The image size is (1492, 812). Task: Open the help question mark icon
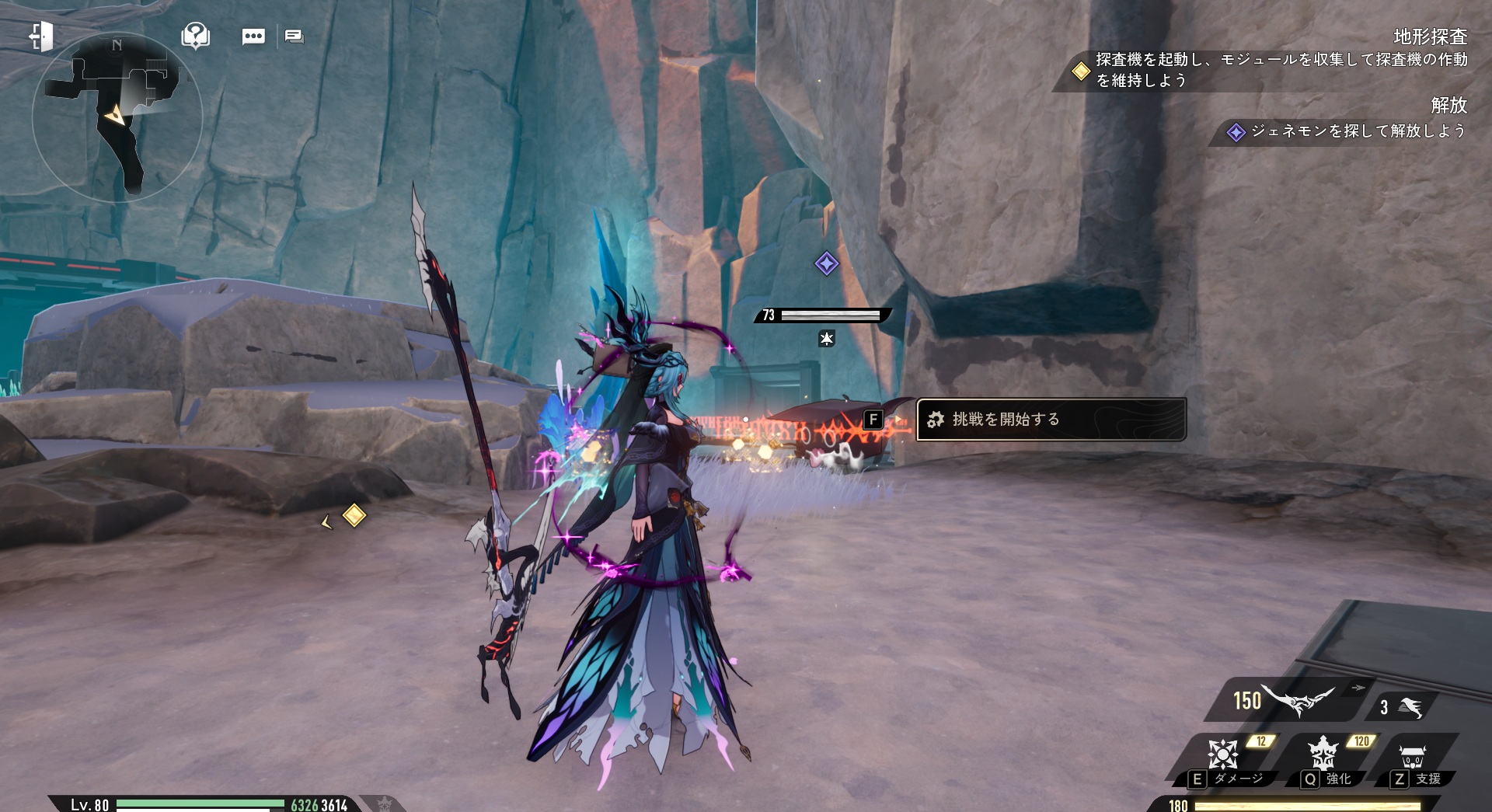[195, 35]
